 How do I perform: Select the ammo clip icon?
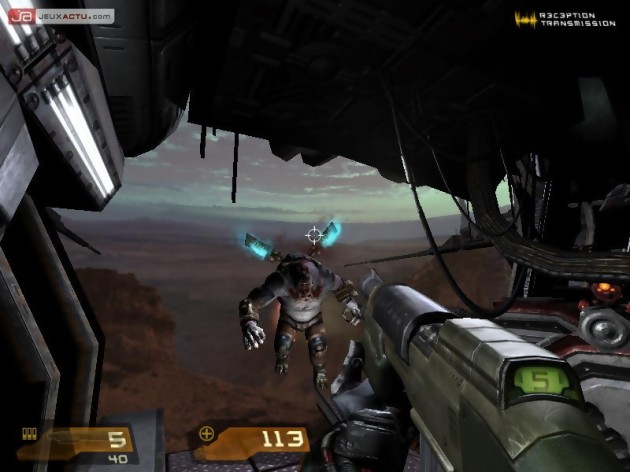pyautogui.click(x=30, y=432)
